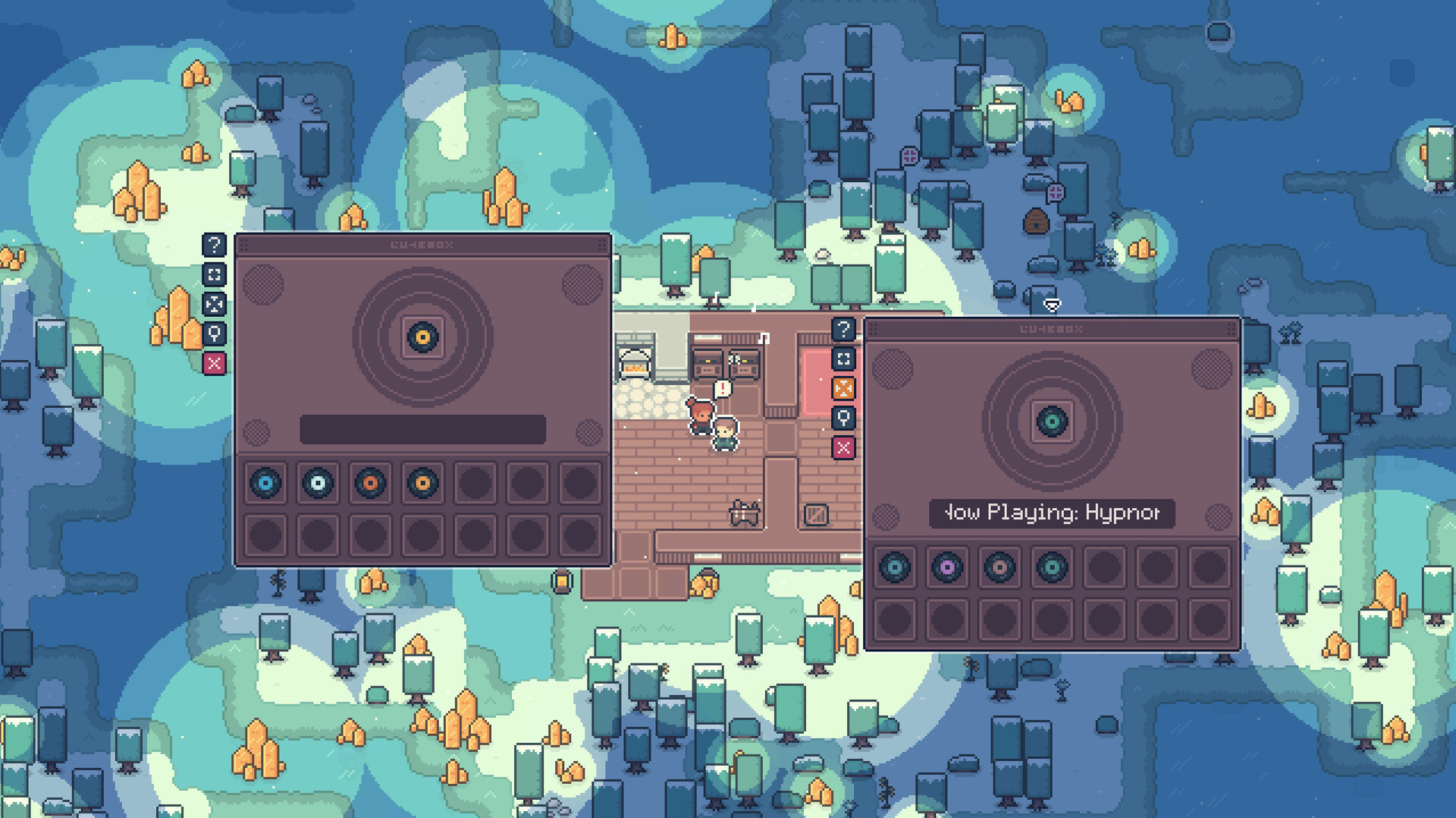Select the white vinyl record in the left Jukebox
The image size is (1456, 818).
[x=317, y=484]
